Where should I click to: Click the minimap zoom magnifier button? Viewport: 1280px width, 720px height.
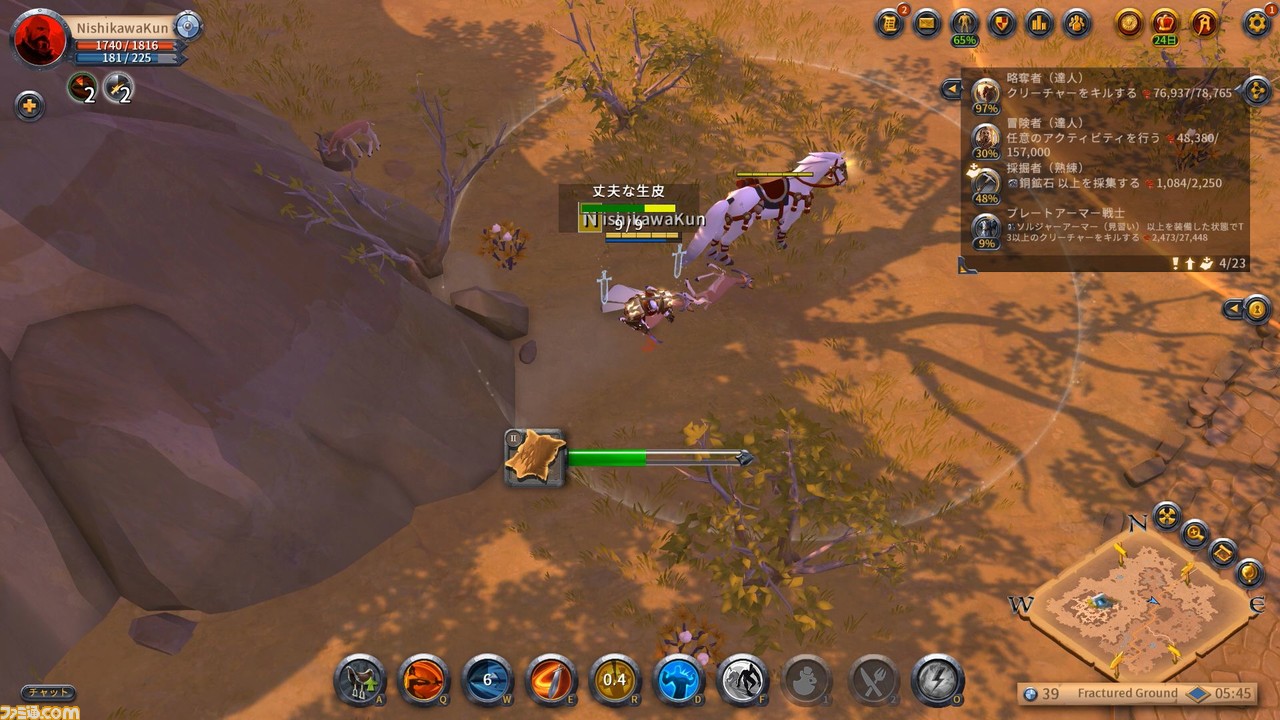point(1194,534)
